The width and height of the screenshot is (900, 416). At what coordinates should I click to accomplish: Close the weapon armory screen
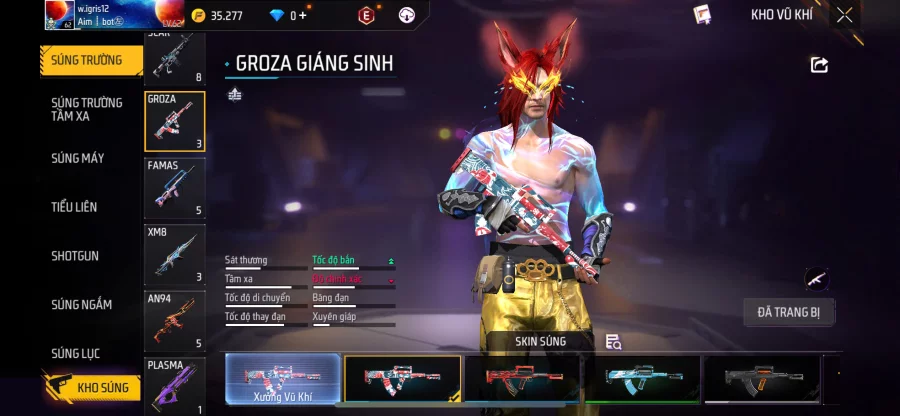845,15
